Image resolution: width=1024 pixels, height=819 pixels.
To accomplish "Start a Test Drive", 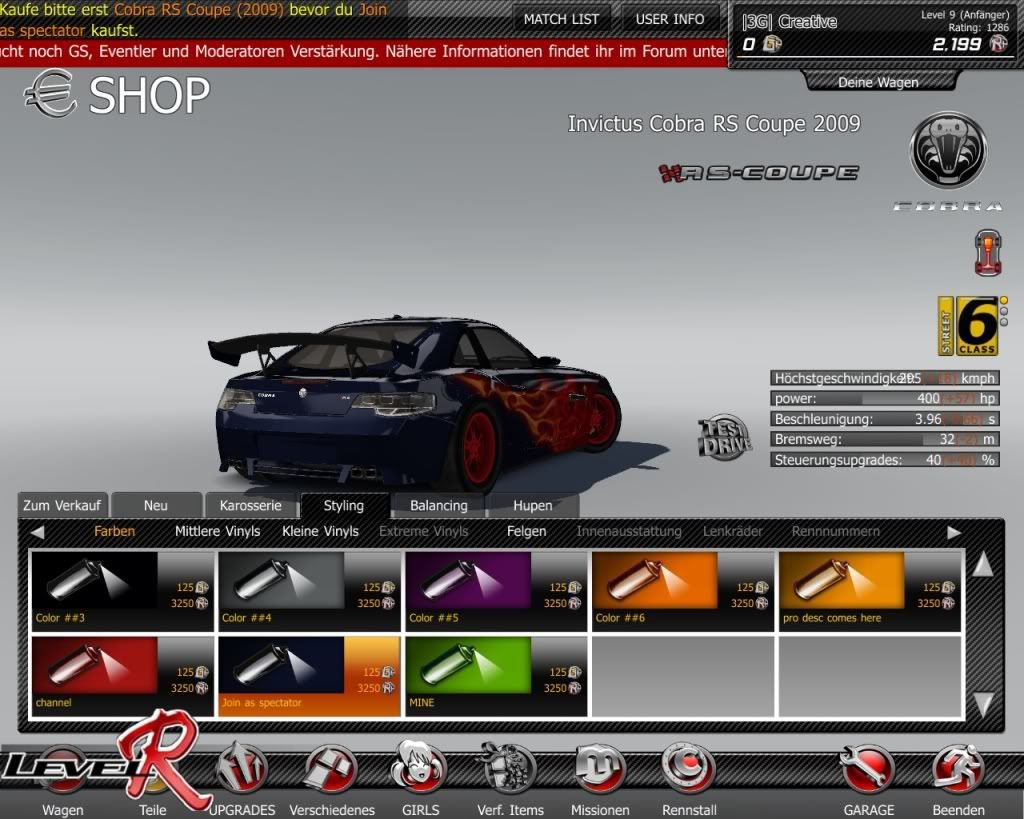I will pos(724,438).
